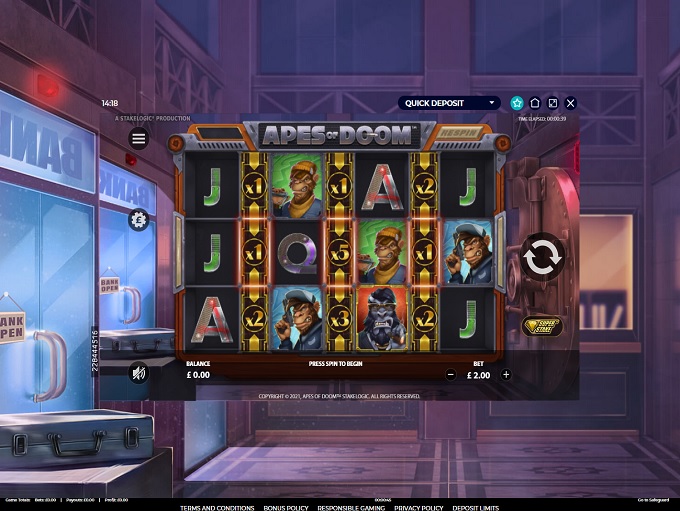Spin the reels with the circular arrows button
This screenshot has height=511, width=680.
click(x=542, y=257)
